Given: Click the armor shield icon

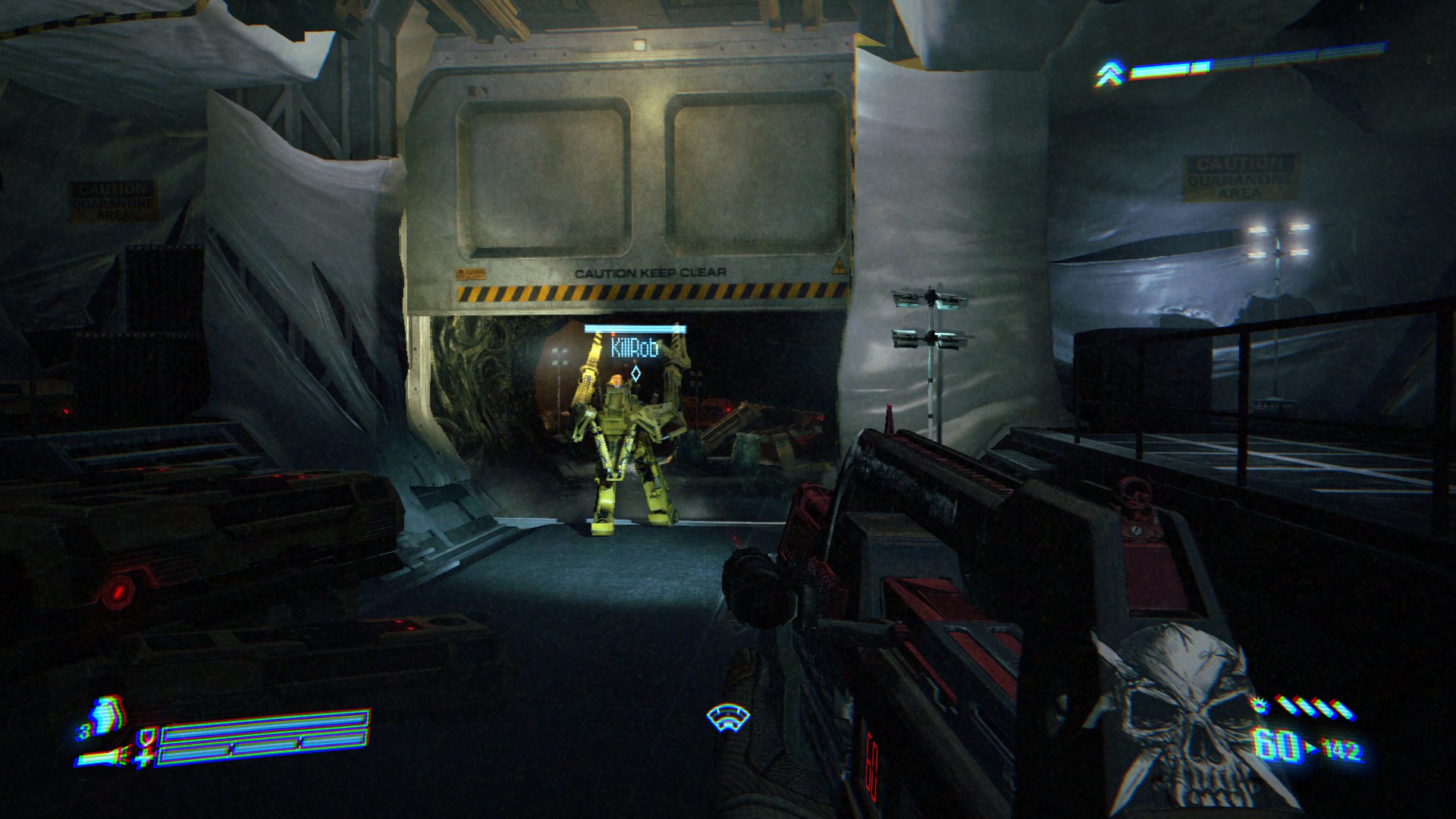Looking at the screenshot, I should click(145, 734).
